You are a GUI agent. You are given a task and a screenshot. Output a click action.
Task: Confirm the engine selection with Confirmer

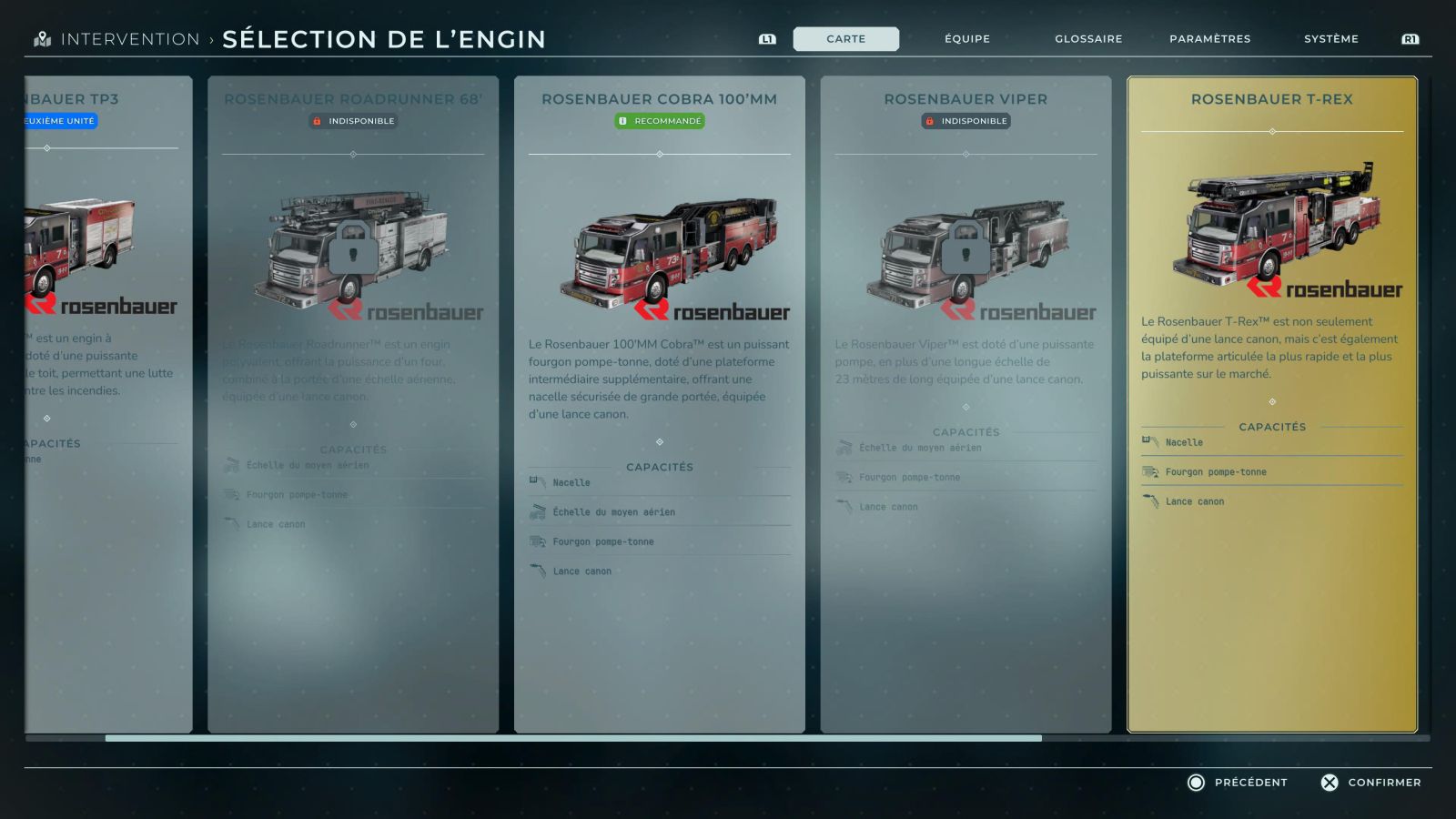pos(1370,783)
